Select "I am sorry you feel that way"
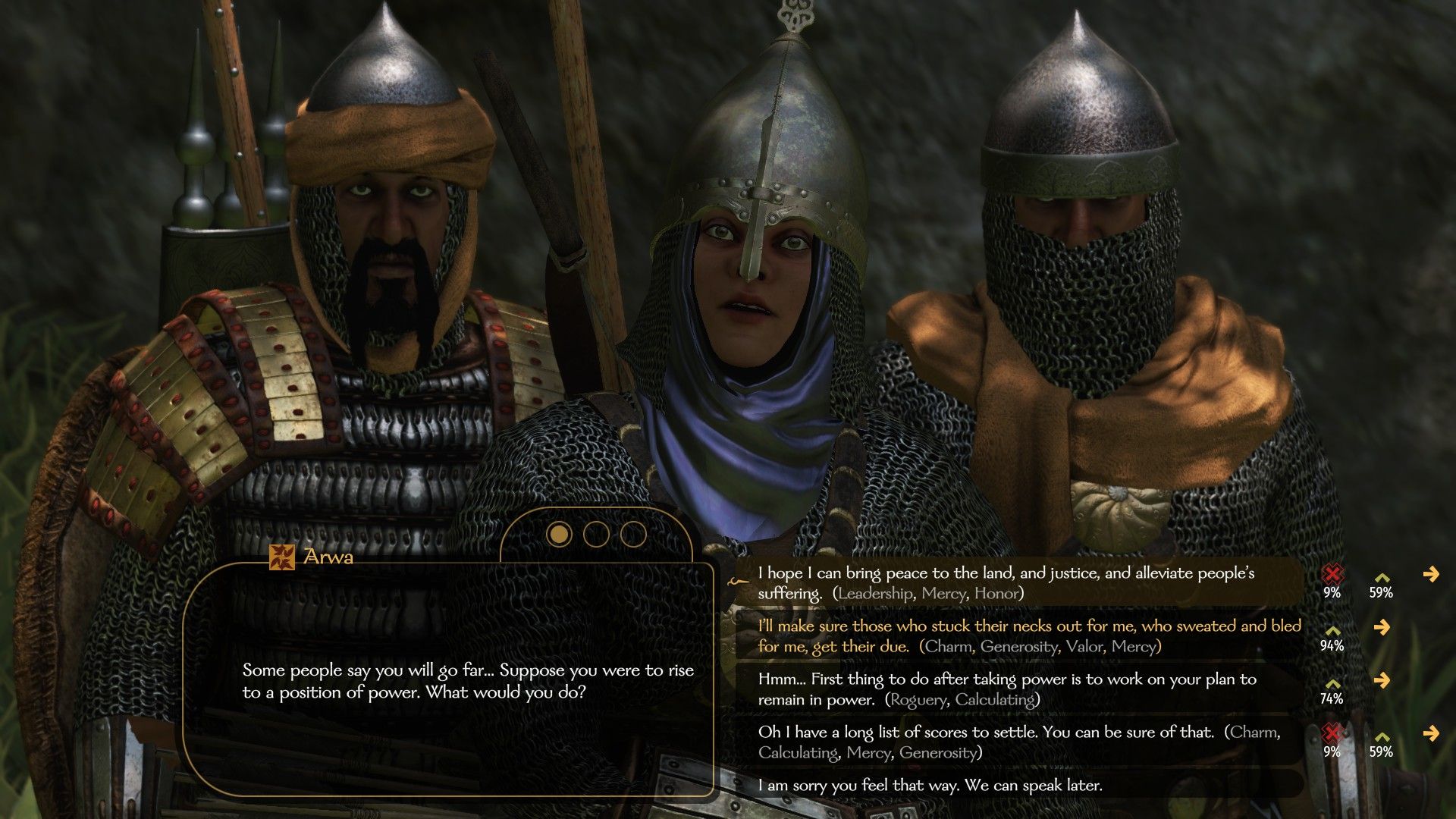Viewport: 1456px width, 819px height. click(930, 786)
